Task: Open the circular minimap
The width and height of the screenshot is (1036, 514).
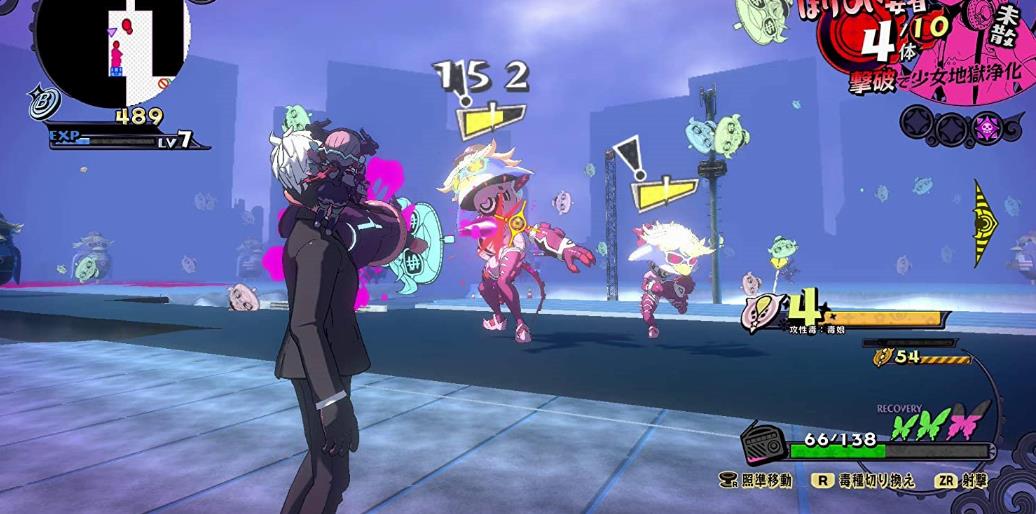Action: pos(112,47)
